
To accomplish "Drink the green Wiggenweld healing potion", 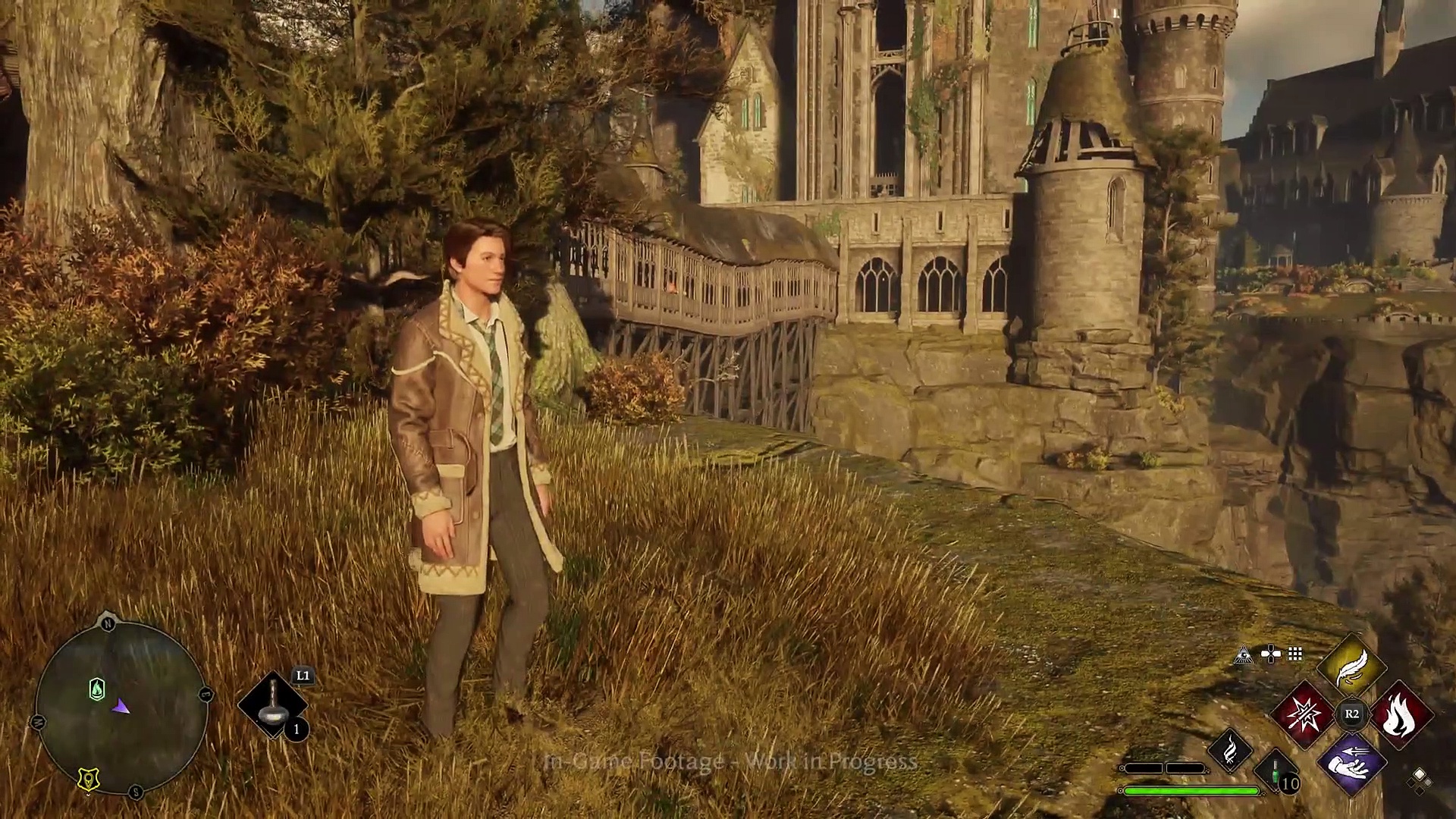I will coord(1276,773).
